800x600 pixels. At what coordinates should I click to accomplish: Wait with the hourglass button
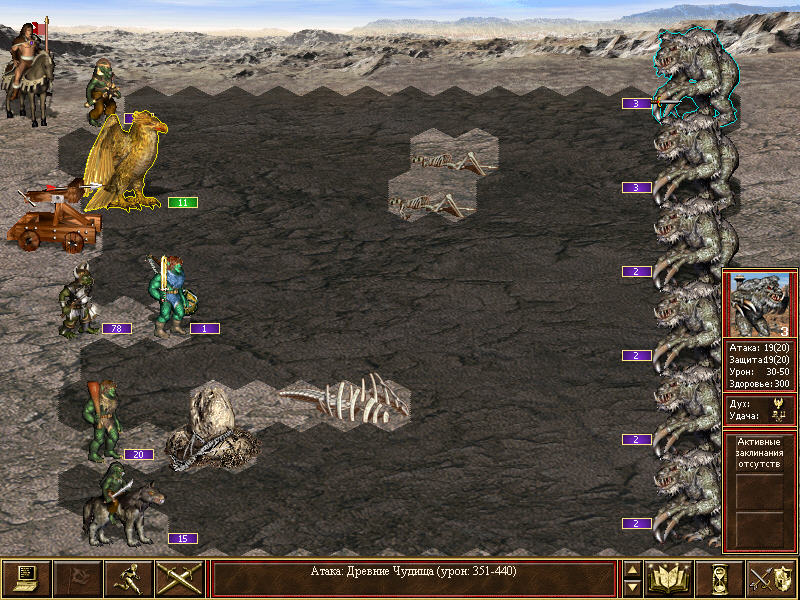(x=720, y=578)
